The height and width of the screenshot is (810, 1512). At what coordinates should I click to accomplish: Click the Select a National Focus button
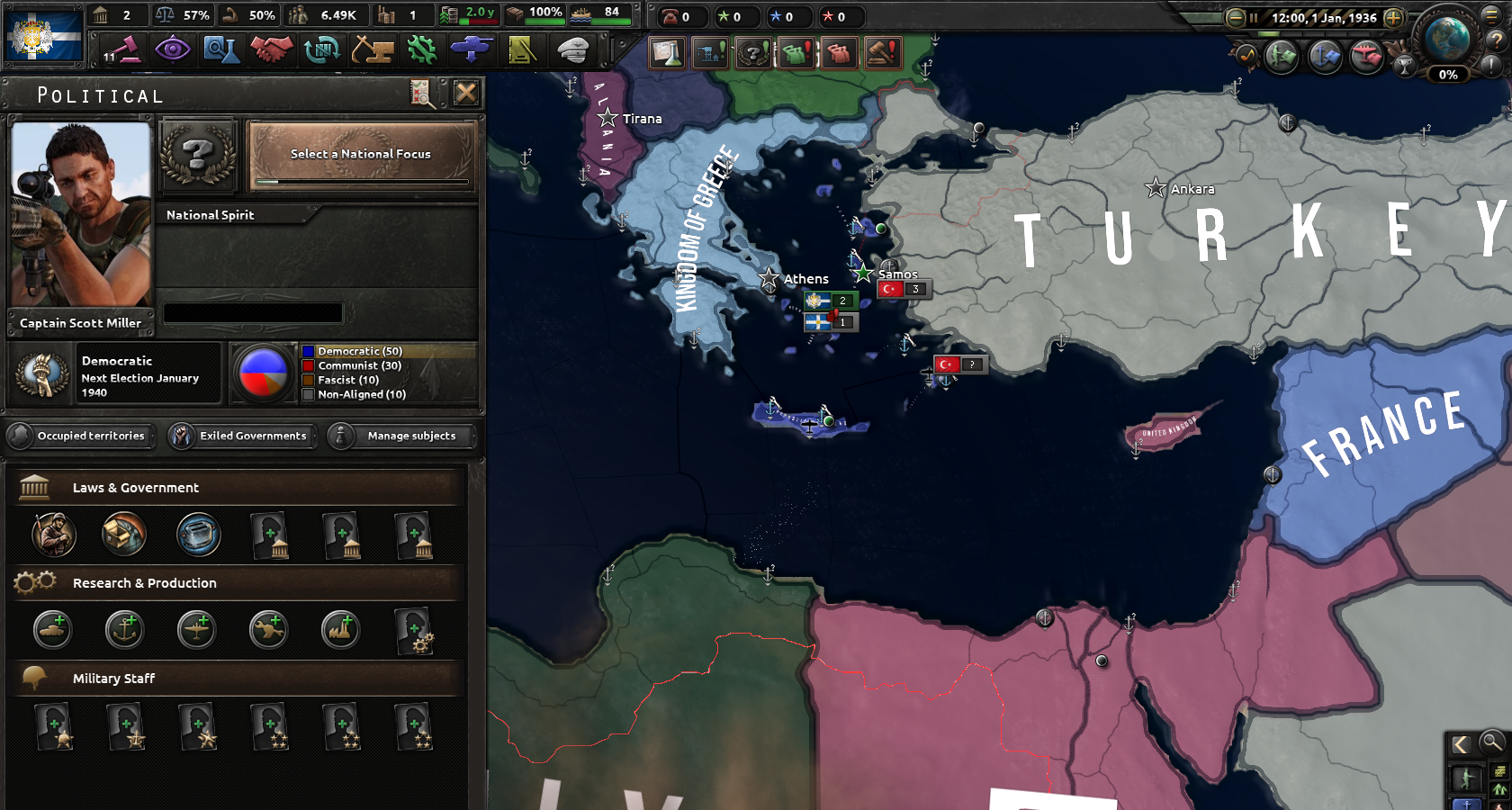tap(360, 154)
